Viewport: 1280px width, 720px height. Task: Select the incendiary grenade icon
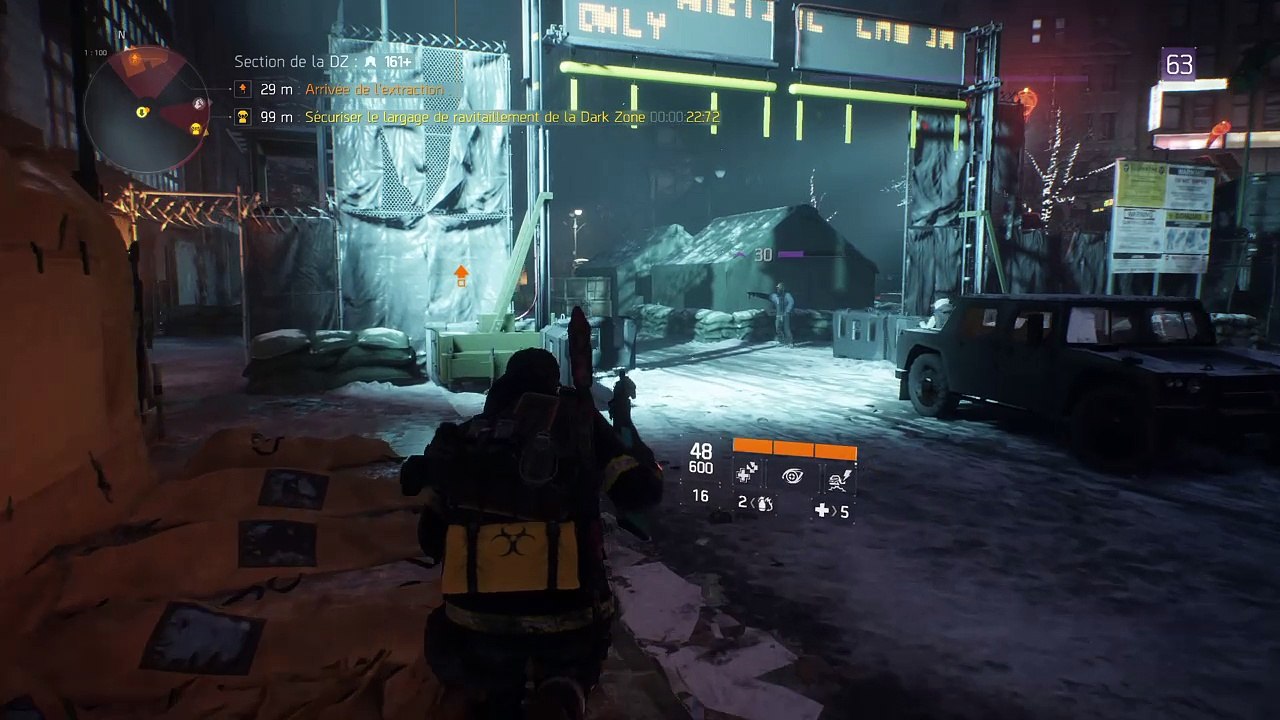tap(764, 503)
